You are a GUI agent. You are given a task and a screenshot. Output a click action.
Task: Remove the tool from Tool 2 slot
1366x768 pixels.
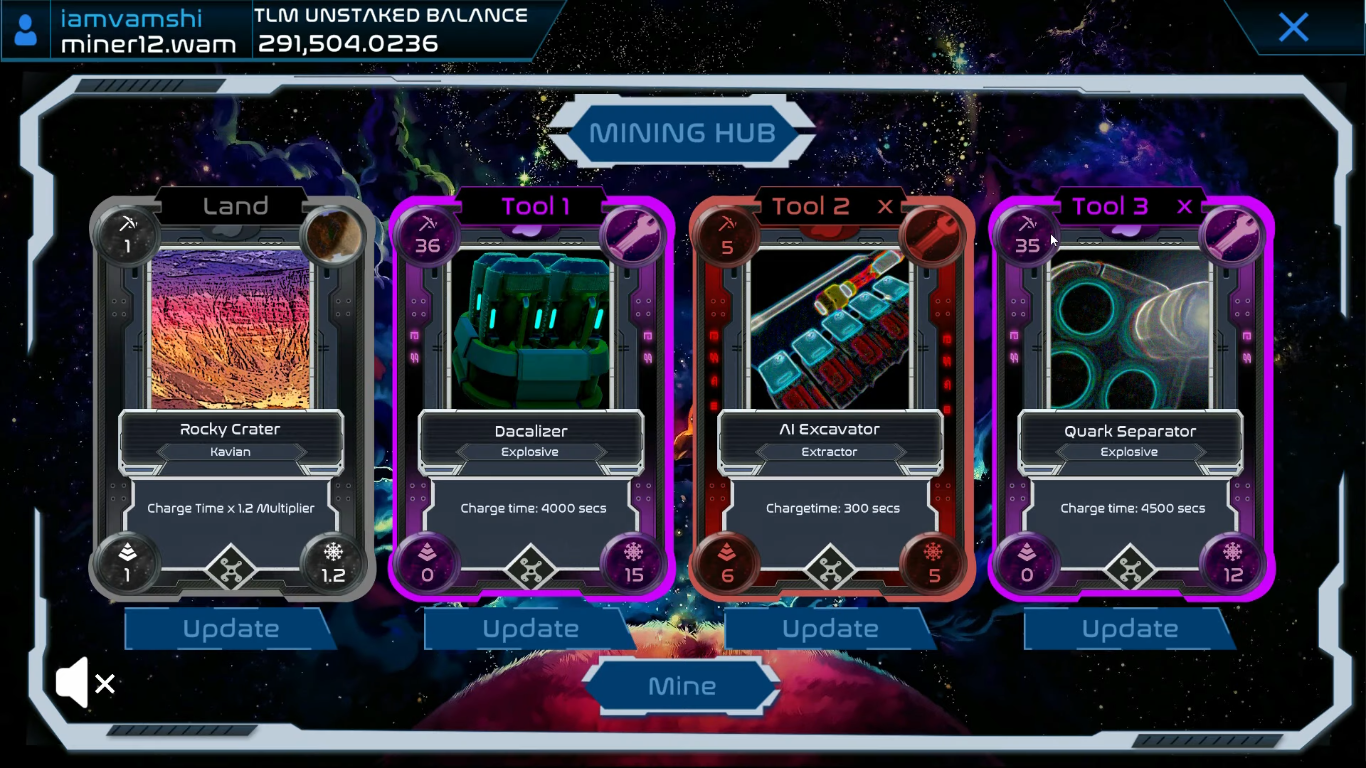pyautogui.click(x=885, y=207)
